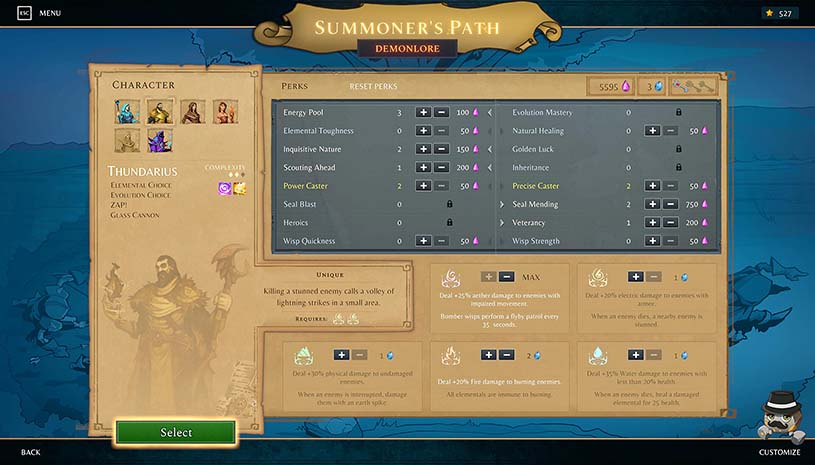Add a point to Elemental Toughness
Viewport: 815px width, 465px height.
(423, 131)
